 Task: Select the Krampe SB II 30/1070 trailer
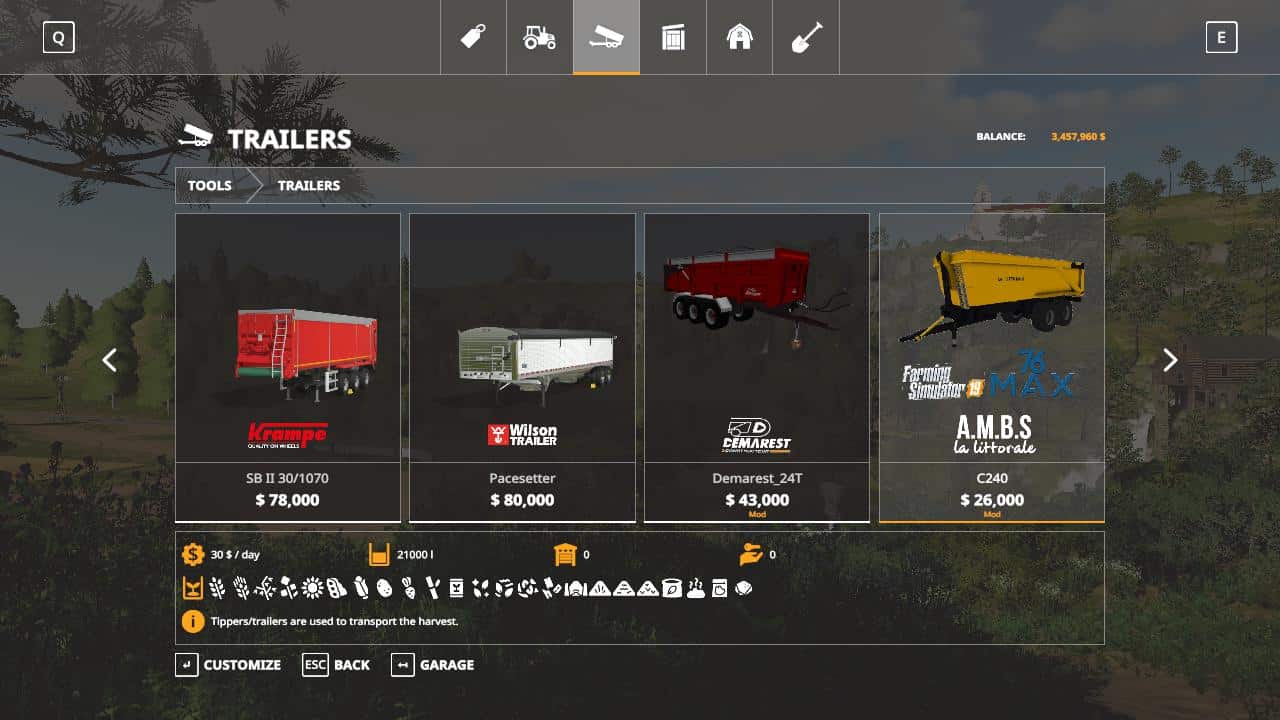click(288, 367)
